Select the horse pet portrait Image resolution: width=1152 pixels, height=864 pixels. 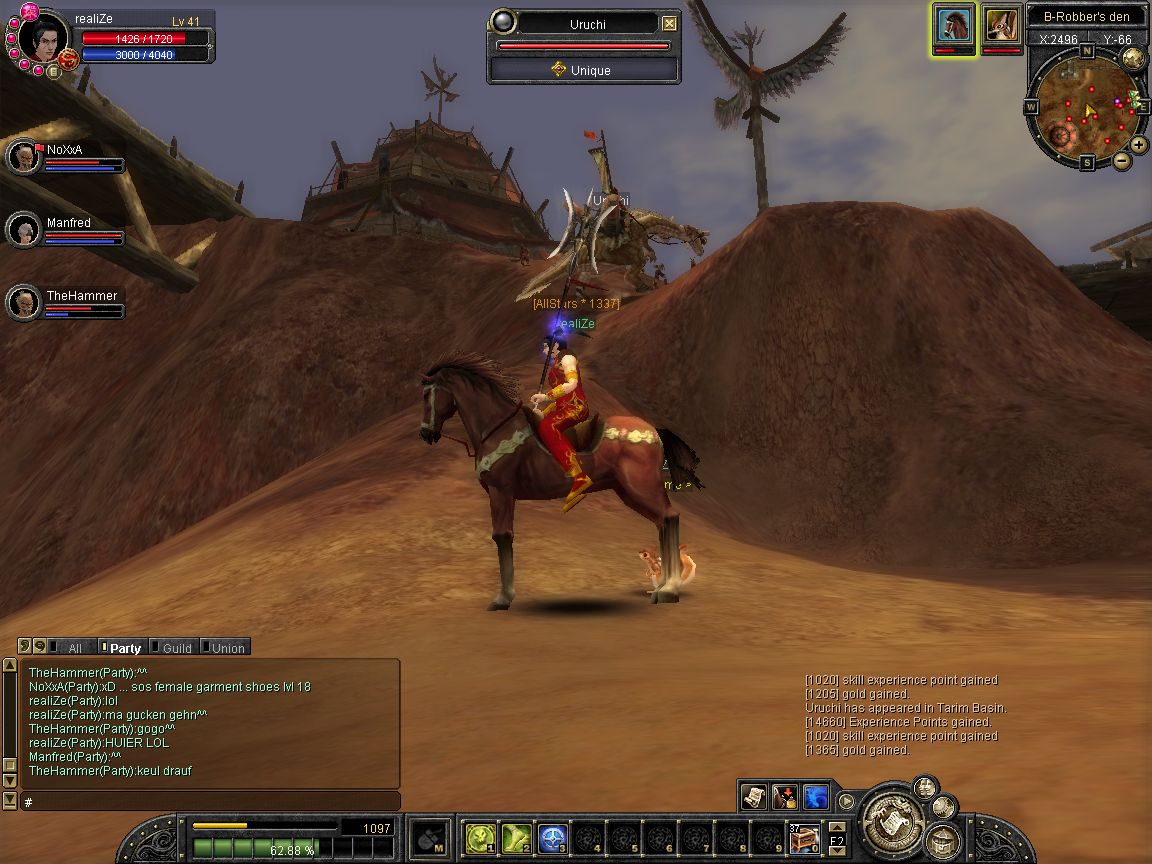(955, 26)
